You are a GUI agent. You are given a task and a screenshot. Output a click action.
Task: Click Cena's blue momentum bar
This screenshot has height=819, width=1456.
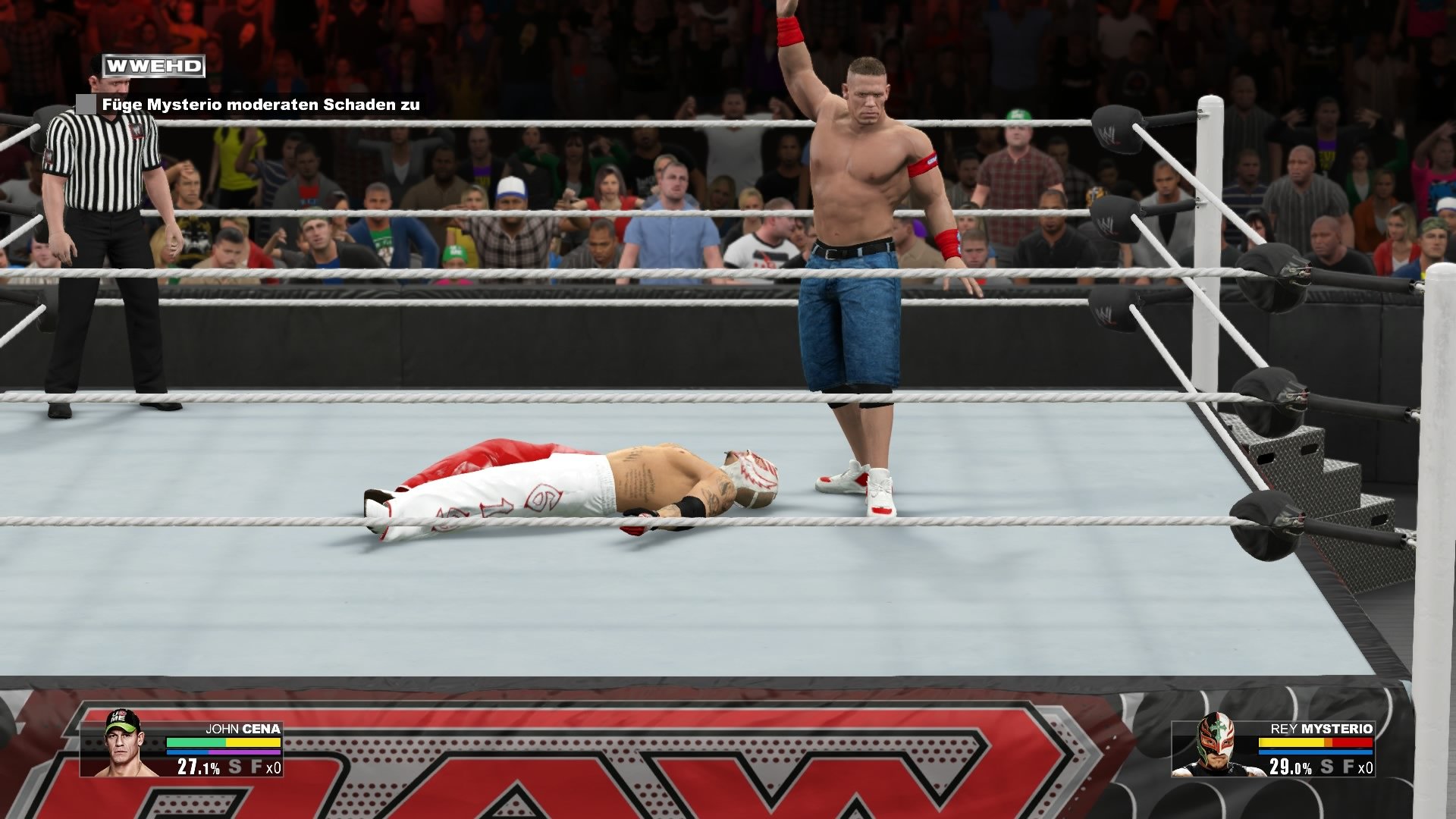click(x=190, y=752)
